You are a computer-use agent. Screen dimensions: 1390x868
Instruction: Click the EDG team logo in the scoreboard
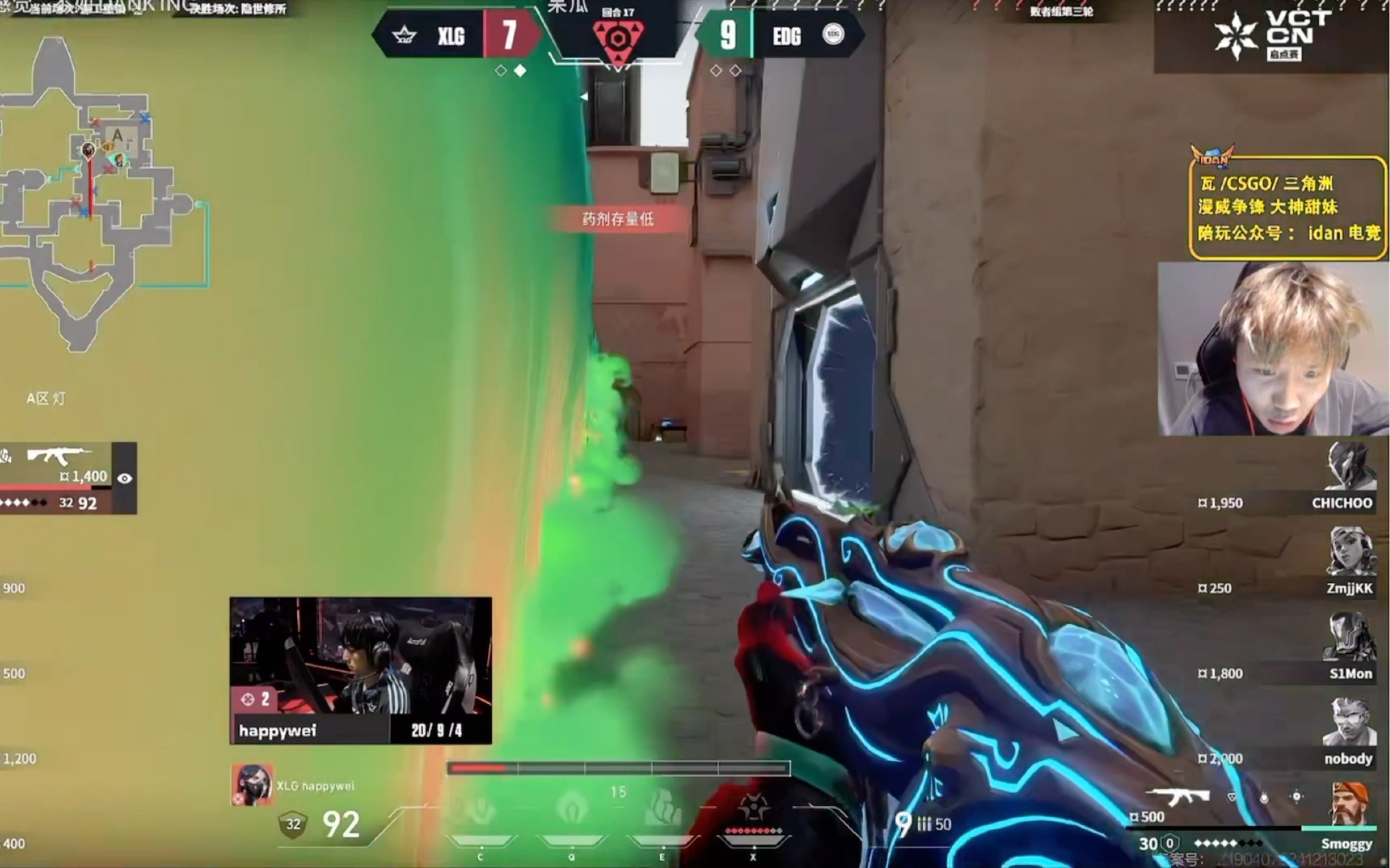click(x=833, y=35)
